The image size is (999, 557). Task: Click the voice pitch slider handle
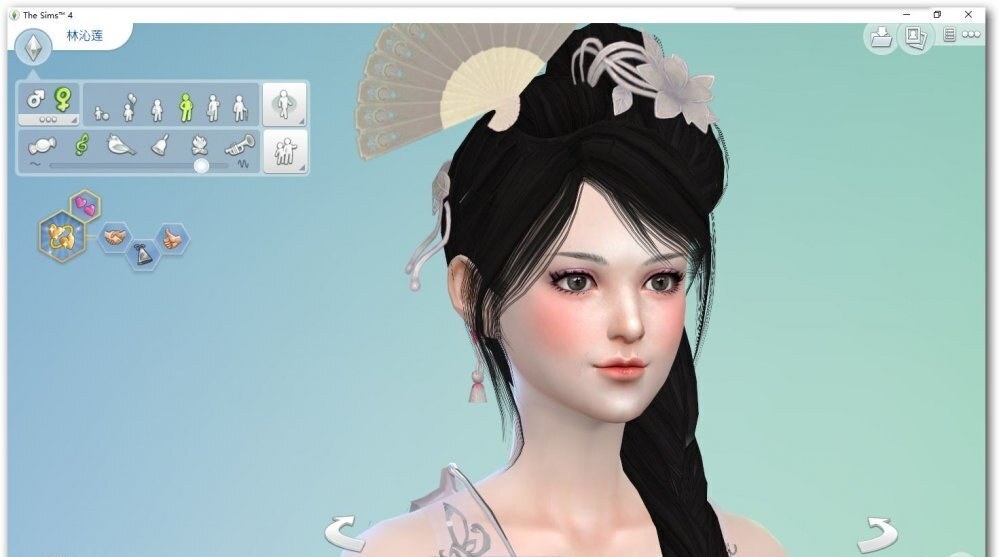coord(201,165)
